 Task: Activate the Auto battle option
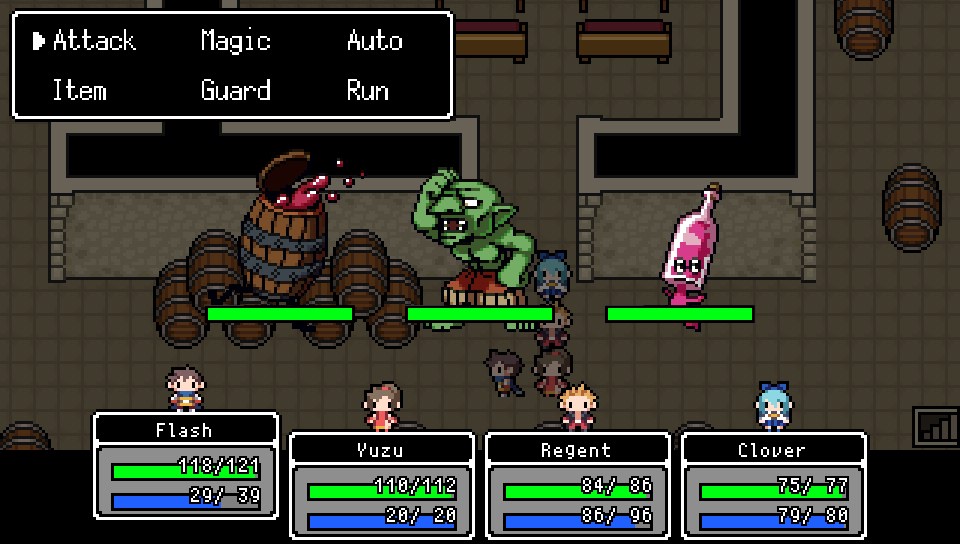click(375, 41)
